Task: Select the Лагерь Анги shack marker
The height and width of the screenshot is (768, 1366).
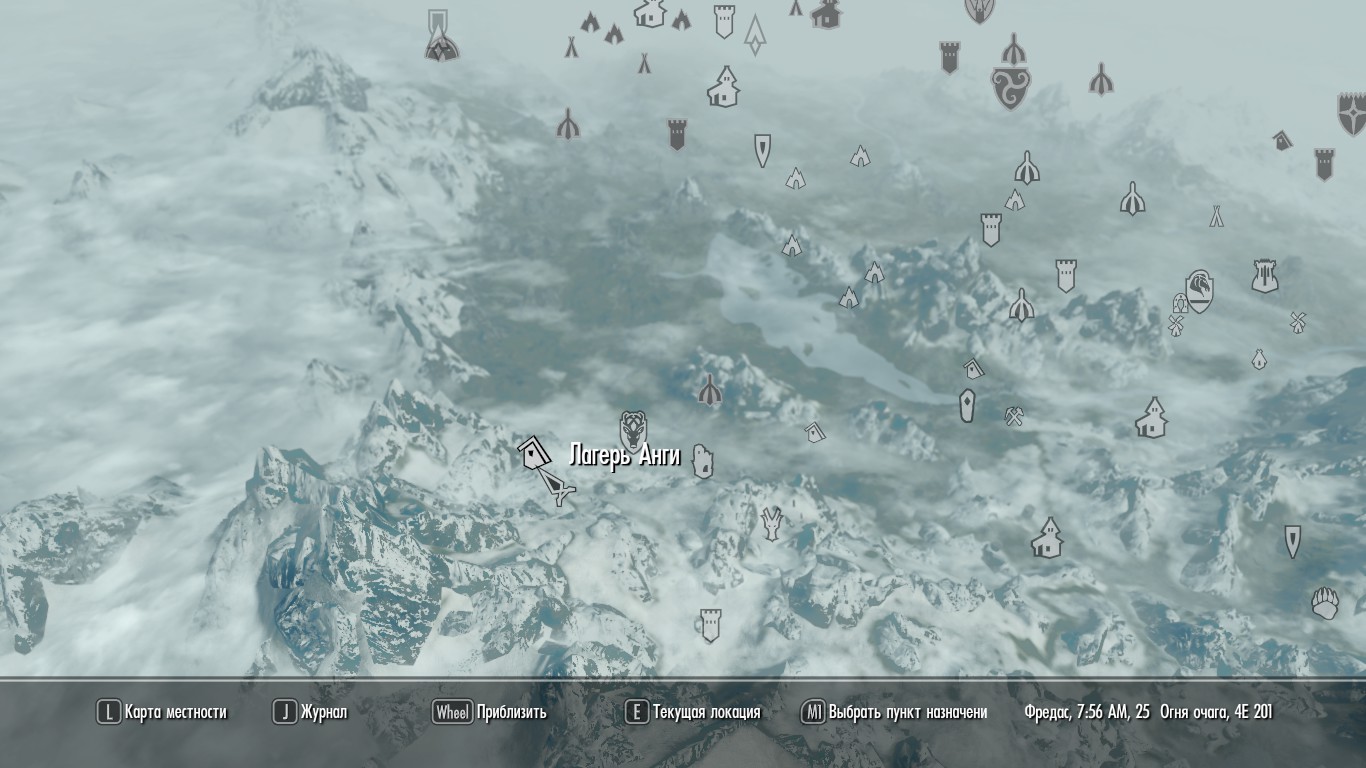Action: [x=533, y=454]
